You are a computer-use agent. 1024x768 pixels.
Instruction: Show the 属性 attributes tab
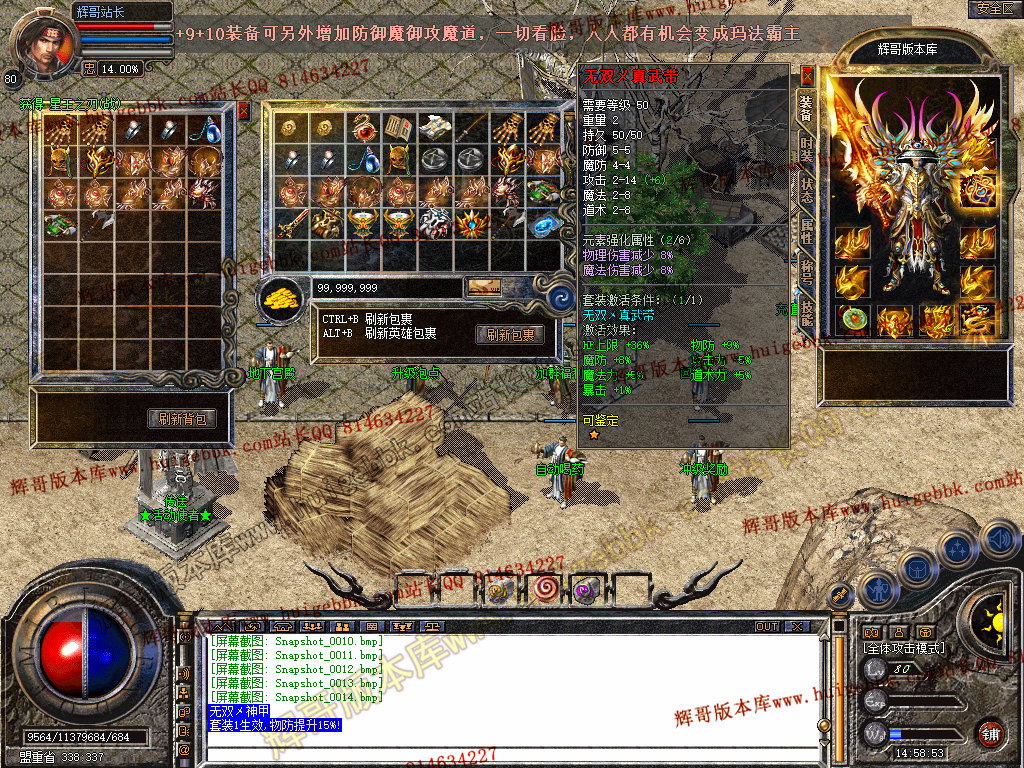(x=806, y=230)
